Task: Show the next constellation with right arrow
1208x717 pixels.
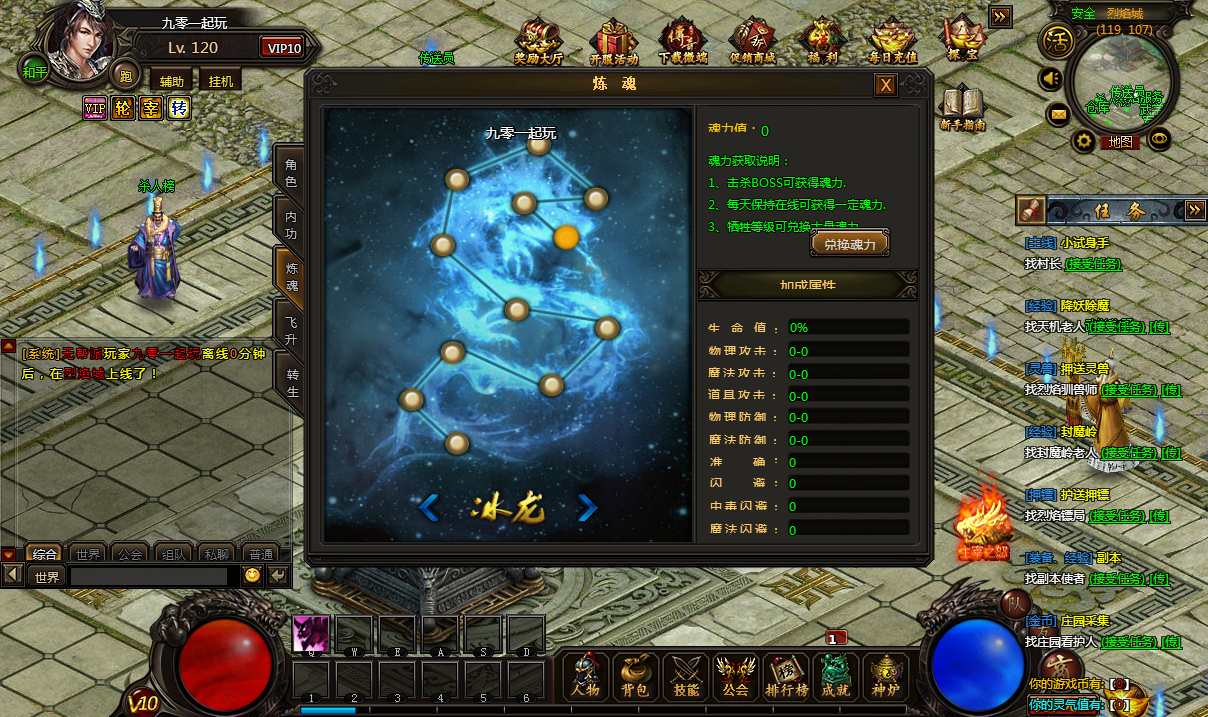Action: point(587,508)
